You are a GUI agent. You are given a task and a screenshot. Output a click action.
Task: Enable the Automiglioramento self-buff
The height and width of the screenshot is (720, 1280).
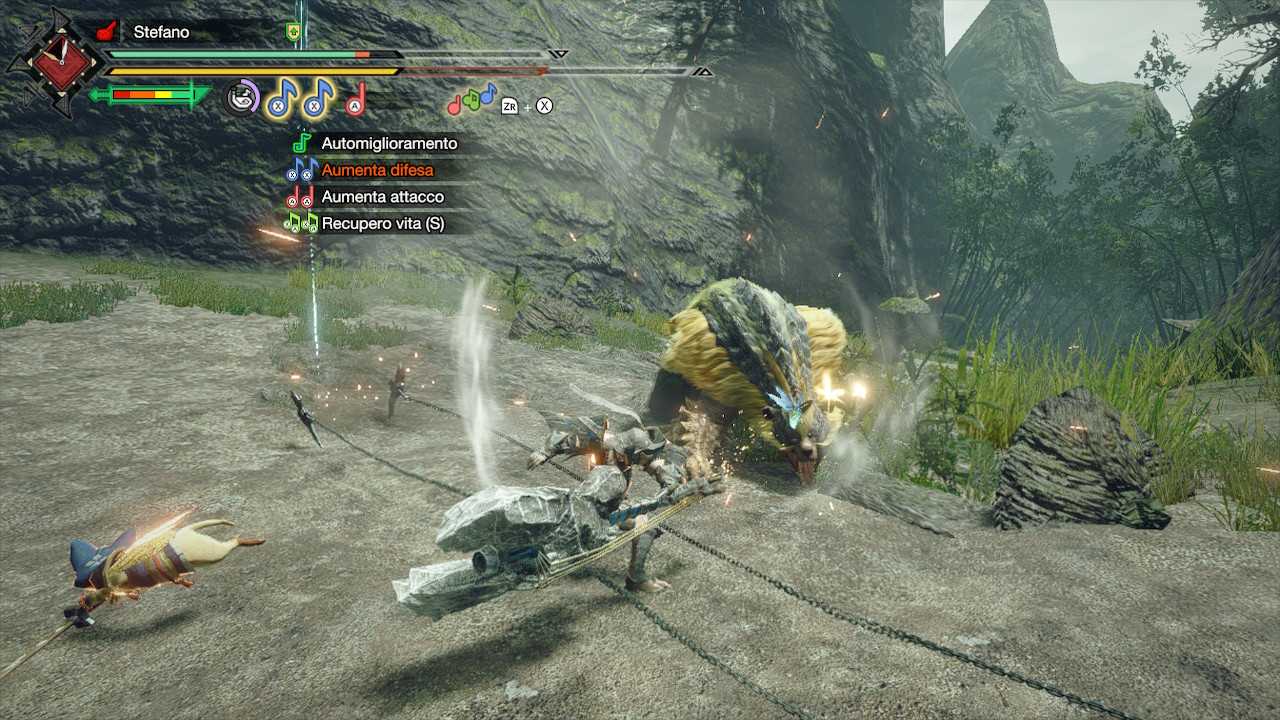point(390,143)
